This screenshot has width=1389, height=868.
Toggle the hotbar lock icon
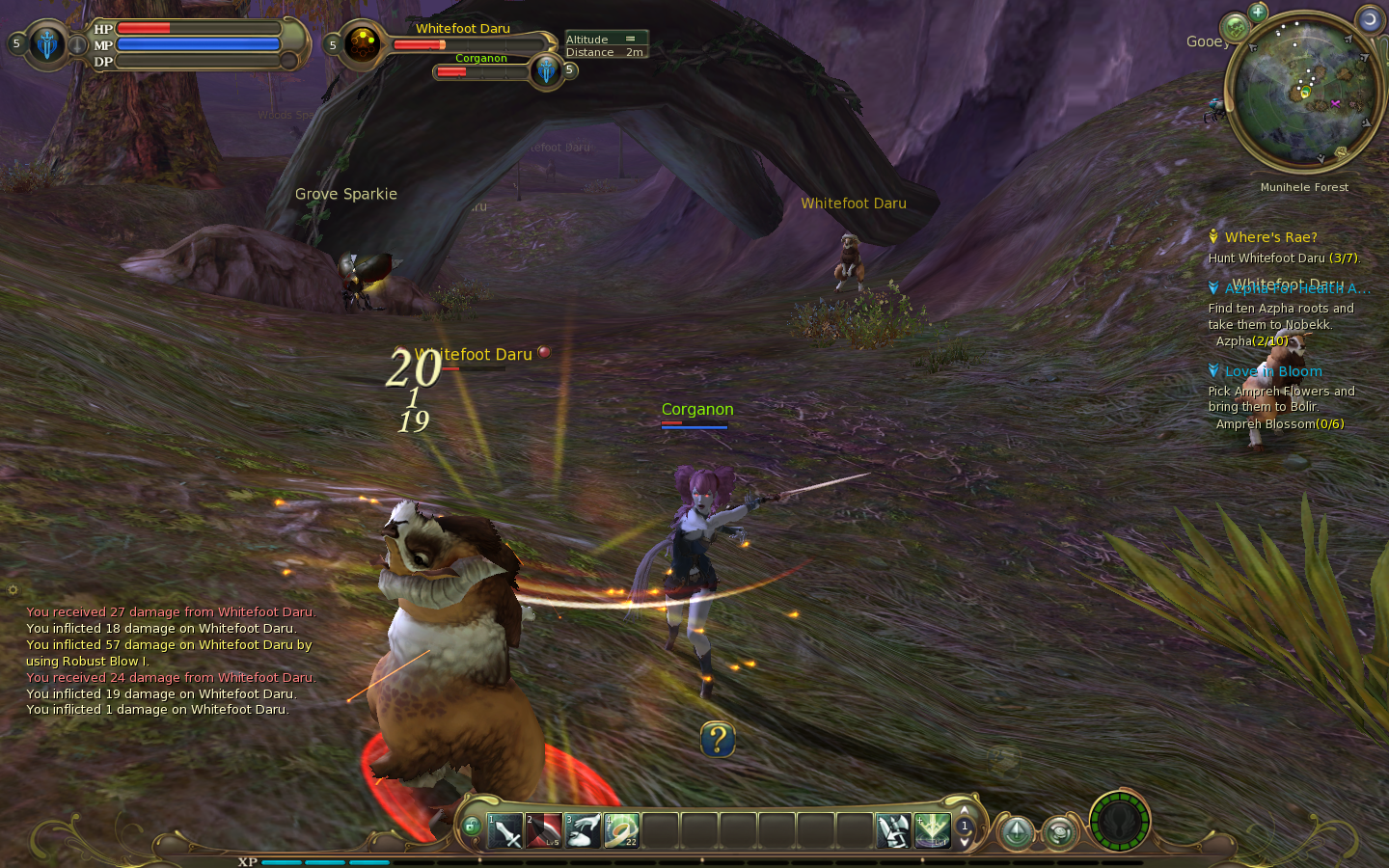click(471, 826)
